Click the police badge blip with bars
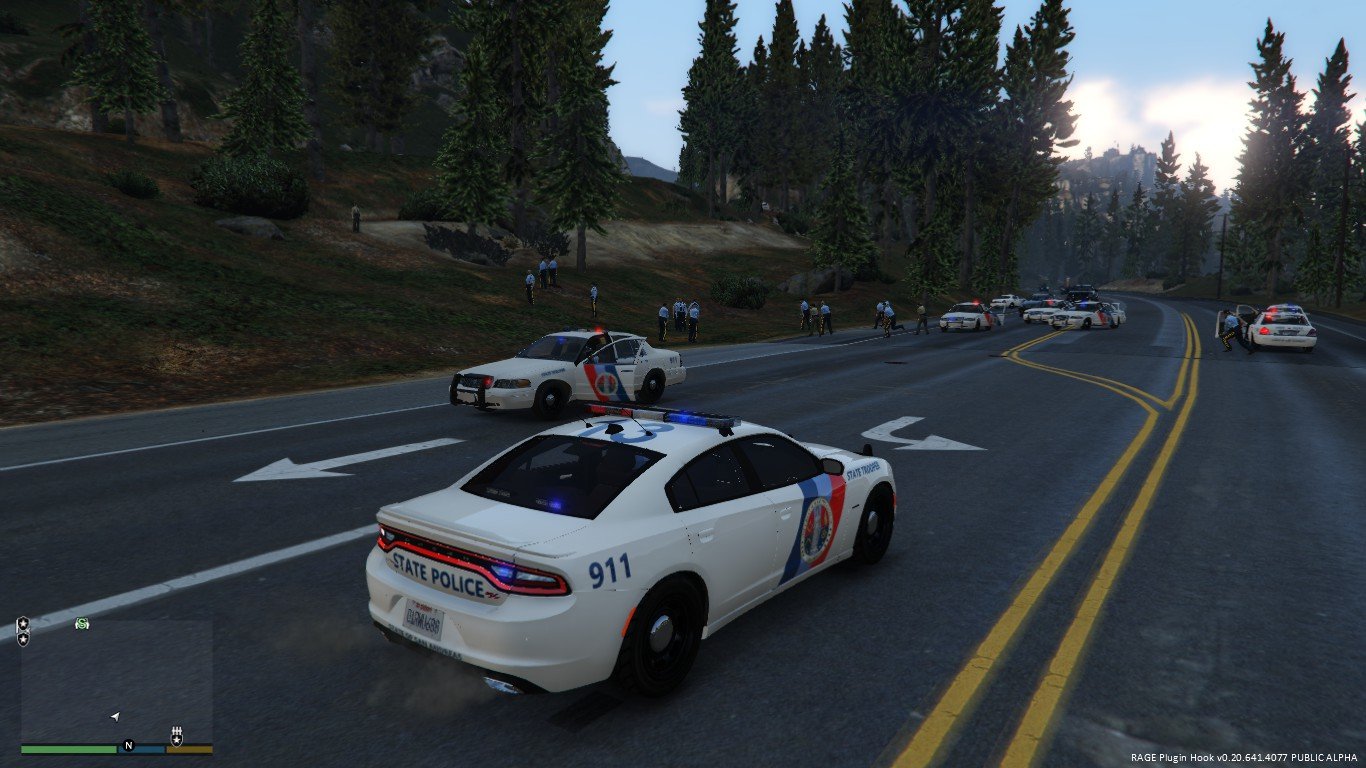Image resolution: width=1366 pixels, height=768 pixels. pos(177,738)
